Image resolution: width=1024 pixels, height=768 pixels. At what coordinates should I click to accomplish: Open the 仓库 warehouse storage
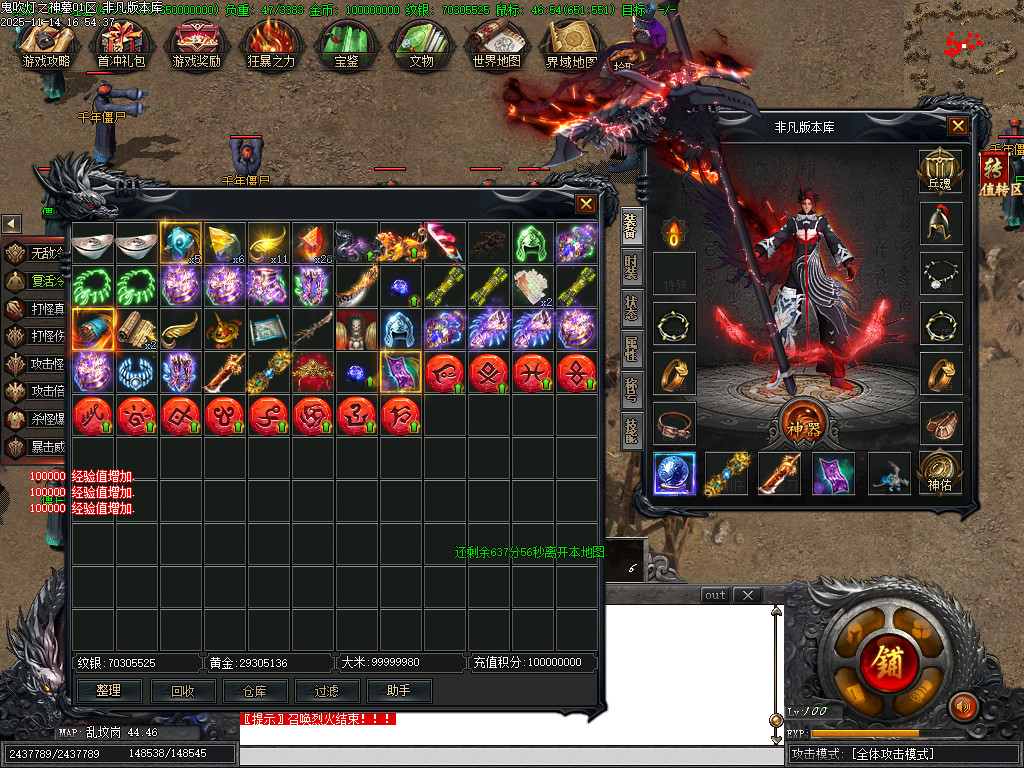coord(256,690)
